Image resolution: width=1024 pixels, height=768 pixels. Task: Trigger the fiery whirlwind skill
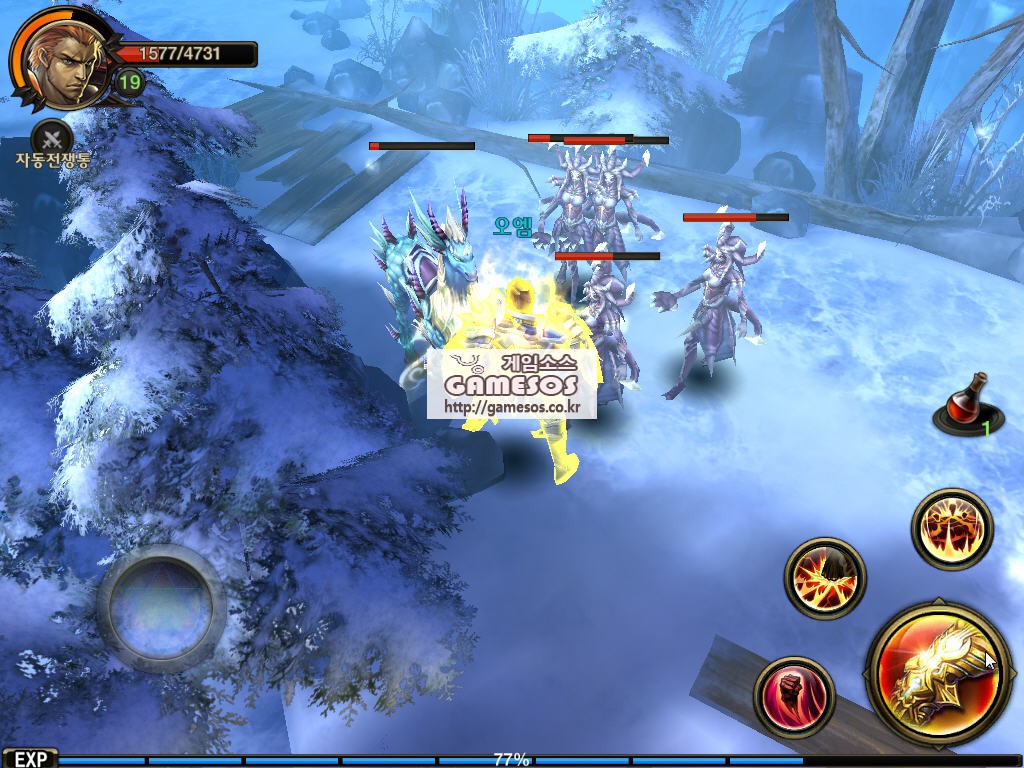pyautogui.click(x=825, y=578)
